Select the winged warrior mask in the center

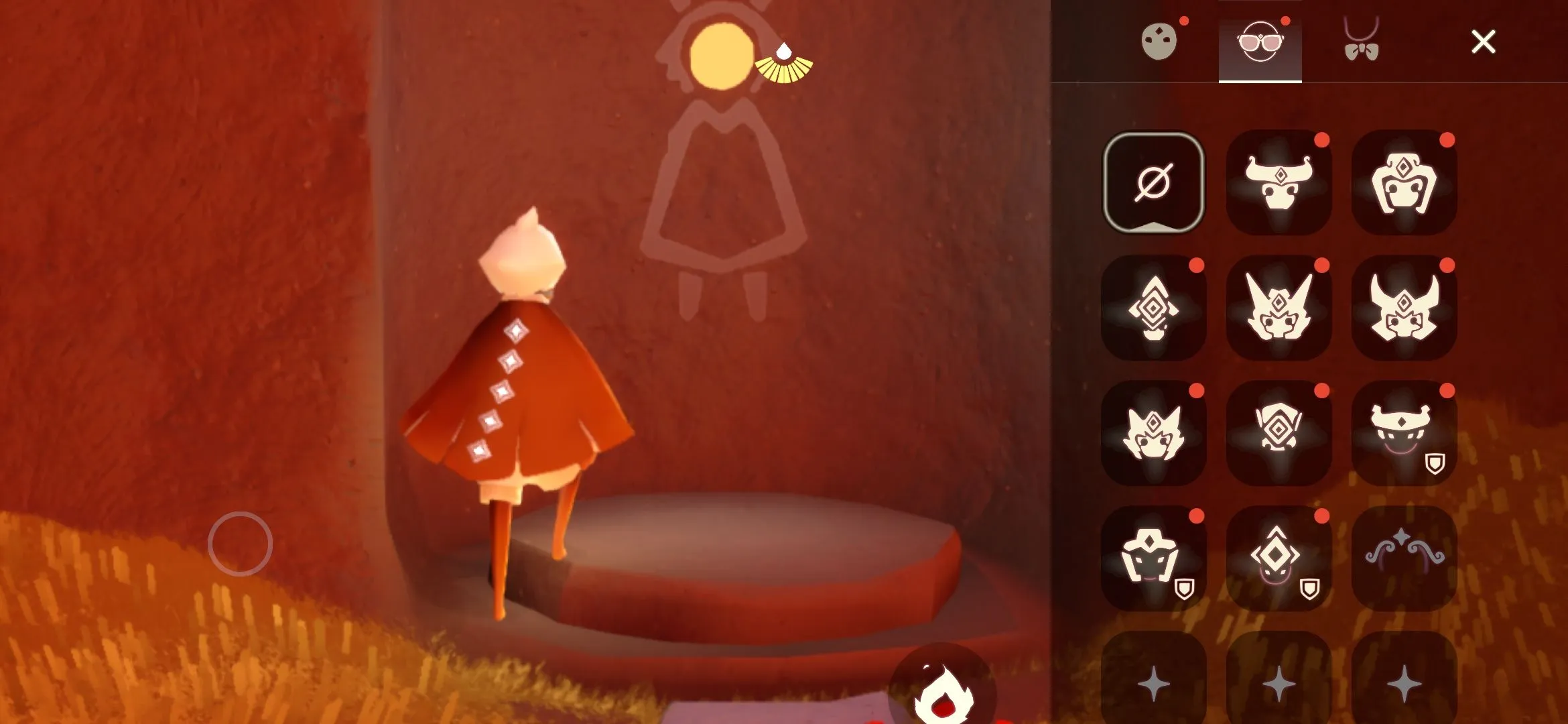[x=1279, y=310]
